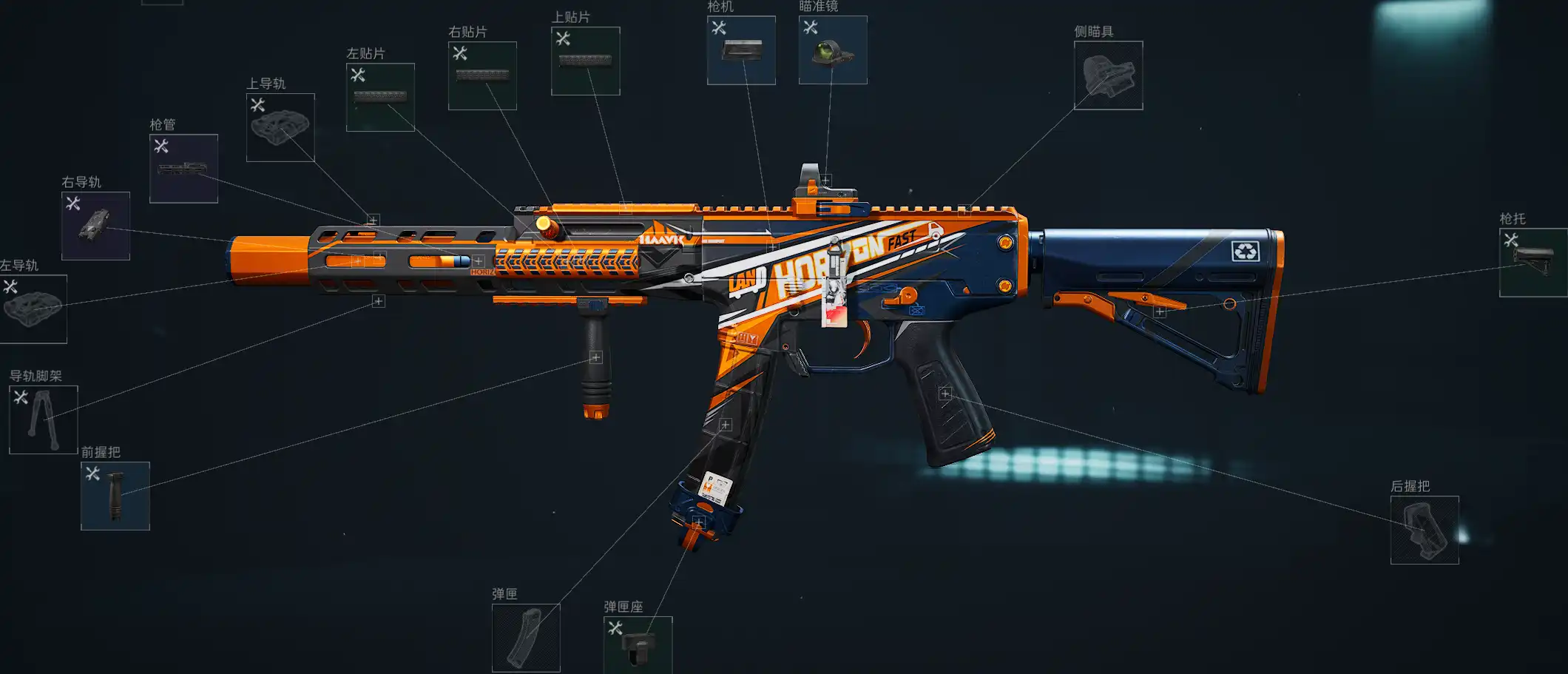Select the 枪机 bolt attachment slot
Screen dimensions: 1568x674
coord(741,50)
